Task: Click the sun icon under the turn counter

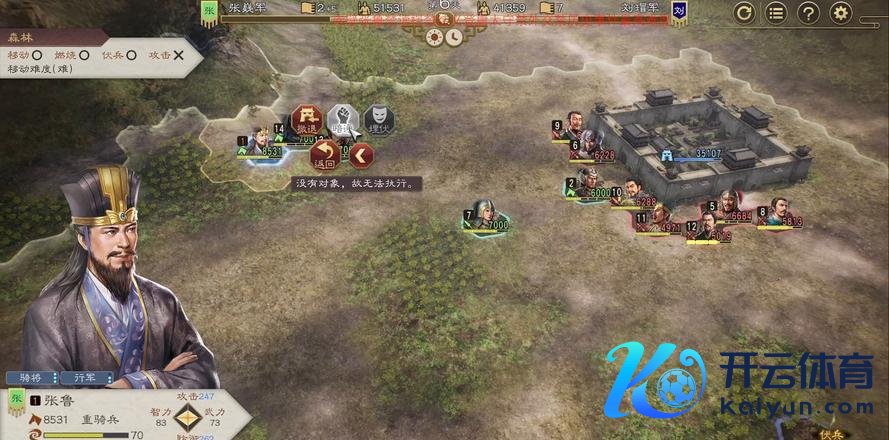Action: (434, 36)
